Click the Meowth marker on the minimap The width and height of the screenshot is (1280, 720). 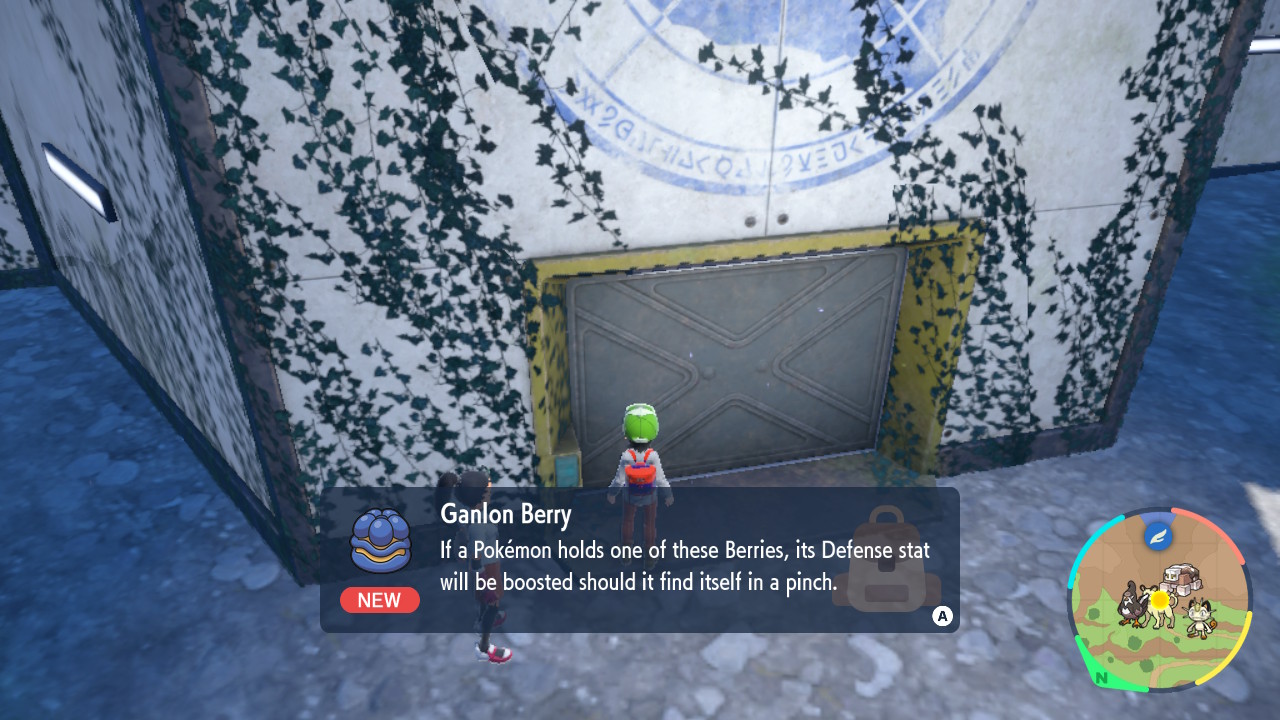tap(1203, 618)
